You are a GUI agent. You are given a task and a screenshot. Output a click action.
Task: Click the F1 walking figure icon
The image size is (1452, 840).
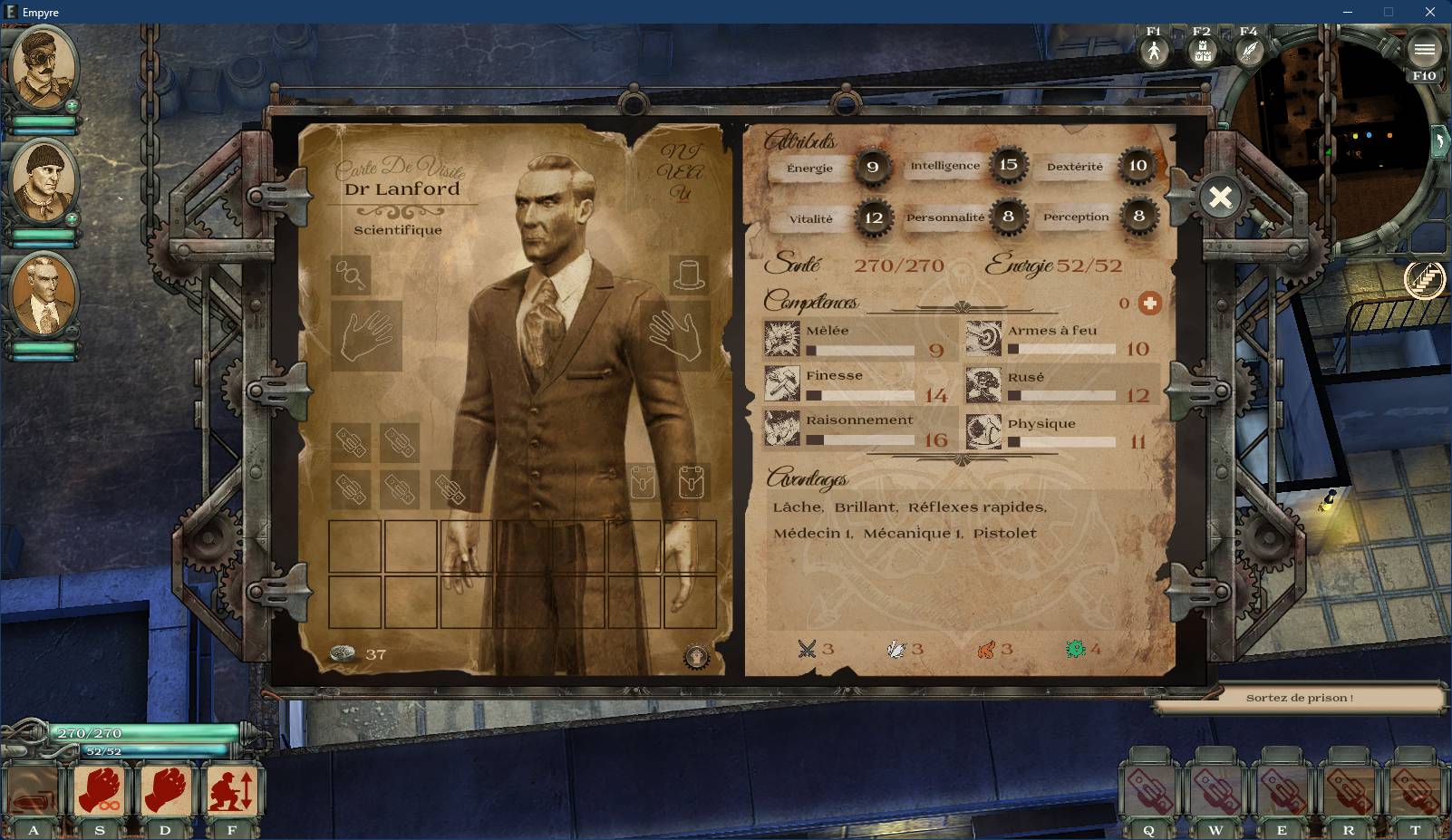tap(1154, 51)
